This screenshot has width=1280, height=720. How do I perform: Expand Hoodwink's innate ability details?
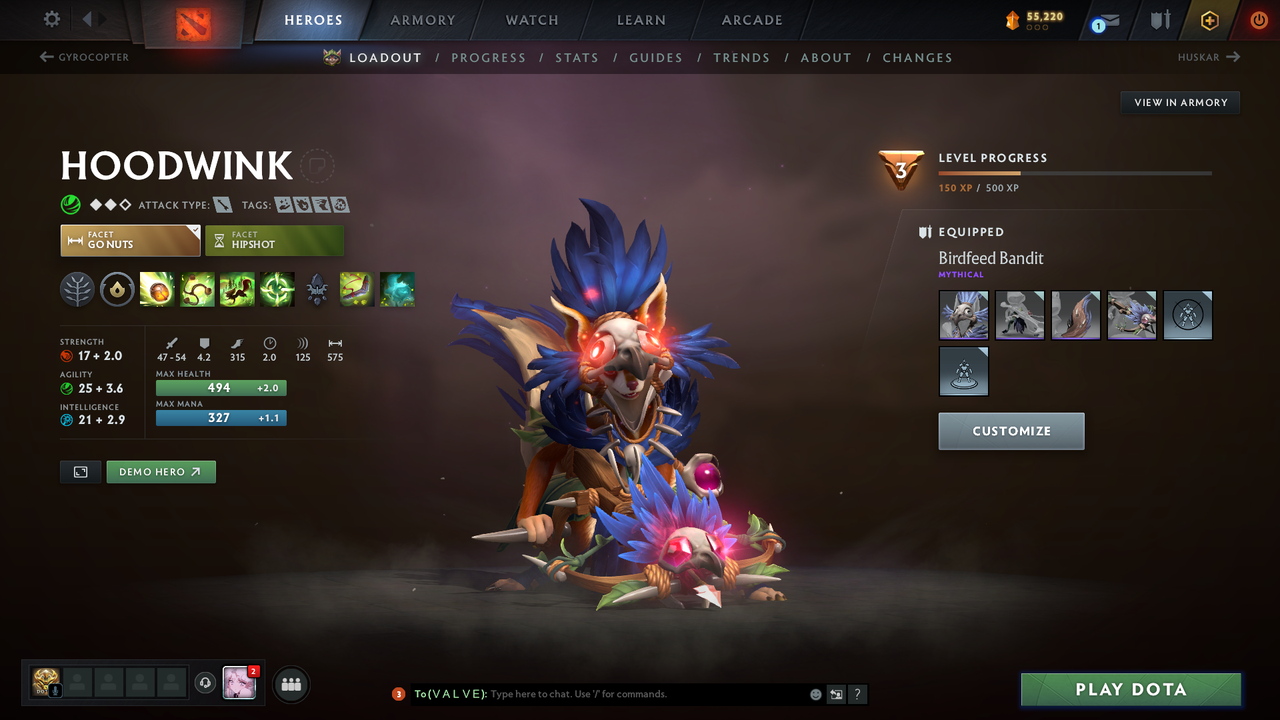(117, 290)
